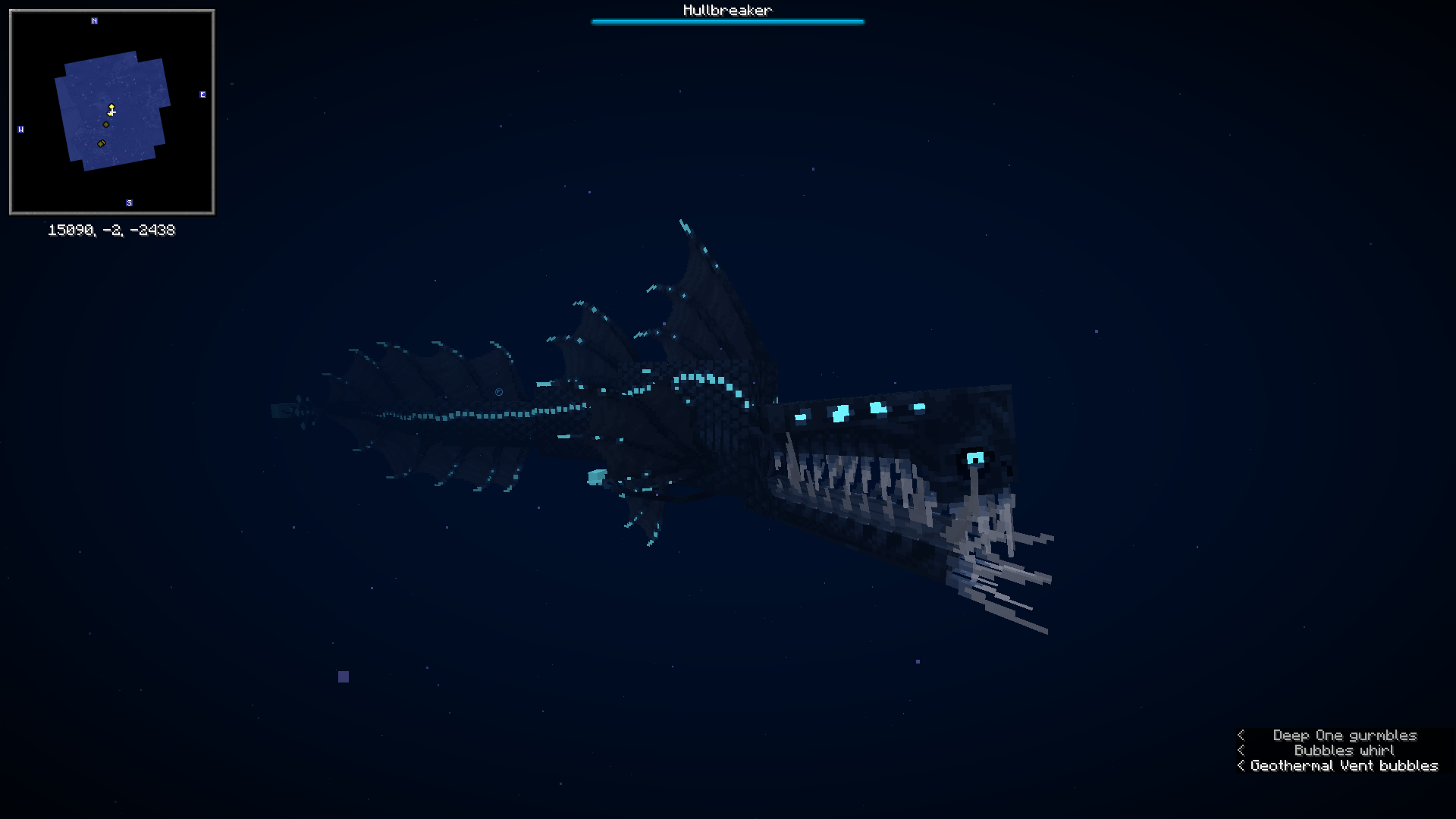
Task: Click the southernmost dark waypoint pair
Action: coord(101,143)
